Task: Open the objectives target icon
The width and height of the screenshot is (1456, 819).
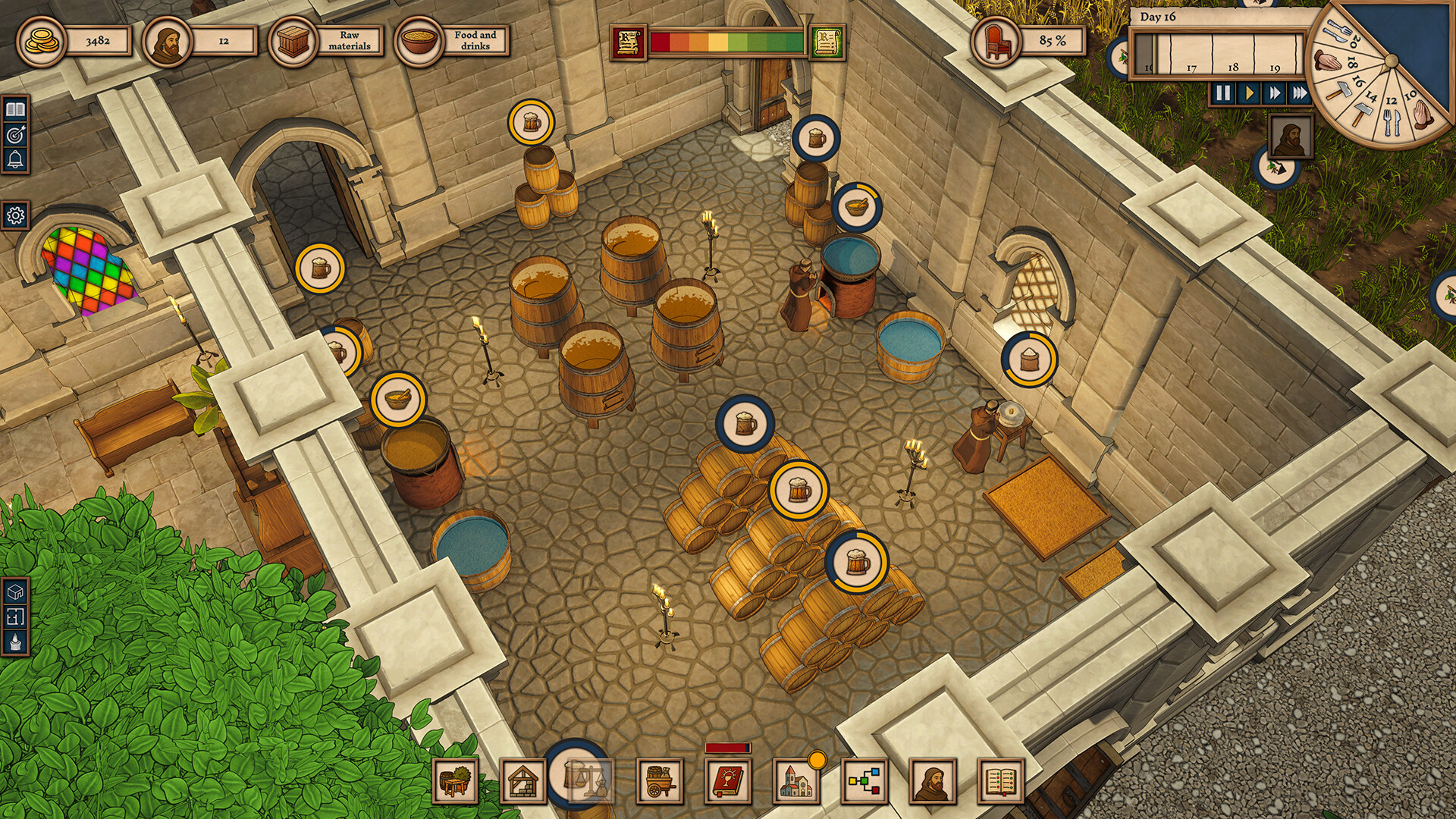Action: click(15, 135)
